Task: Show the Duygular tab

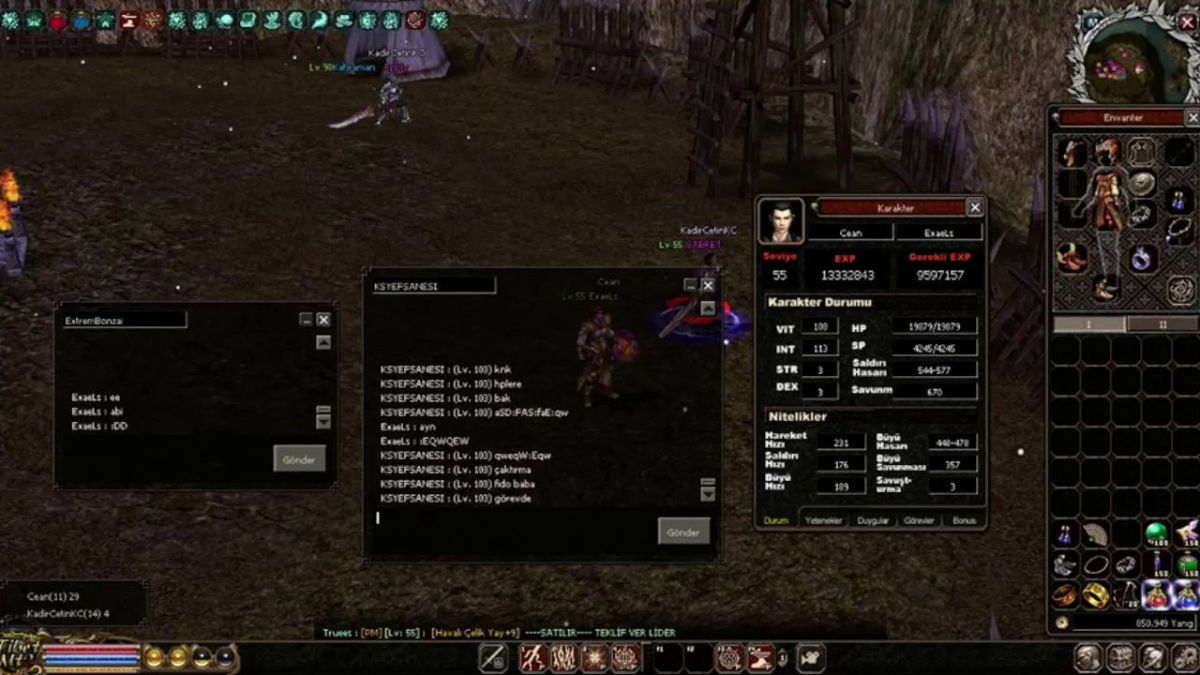Action: (x=872, y=521)
